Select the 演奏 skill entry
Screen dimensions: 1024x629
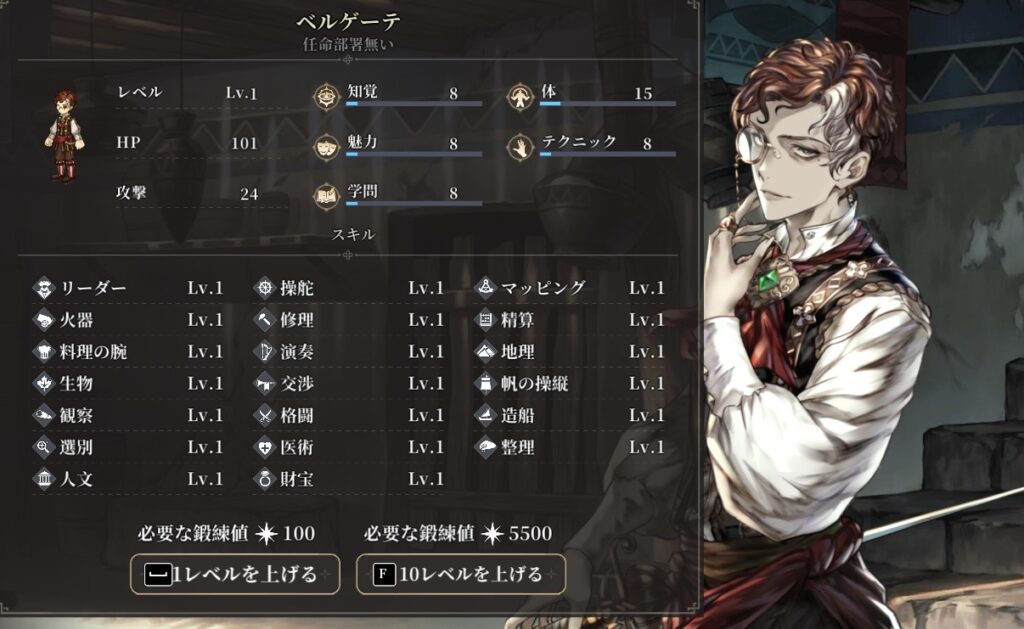(x=348, y=352)
